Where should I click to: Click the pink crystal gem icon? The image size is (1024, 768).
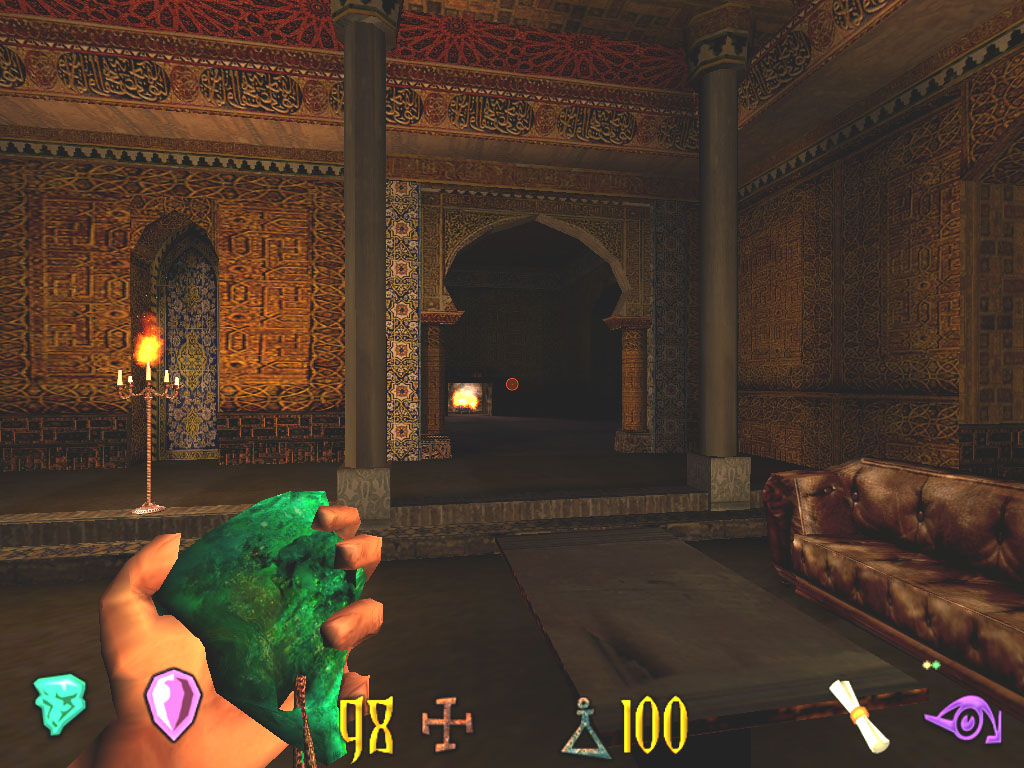click(x=173, y=704)
